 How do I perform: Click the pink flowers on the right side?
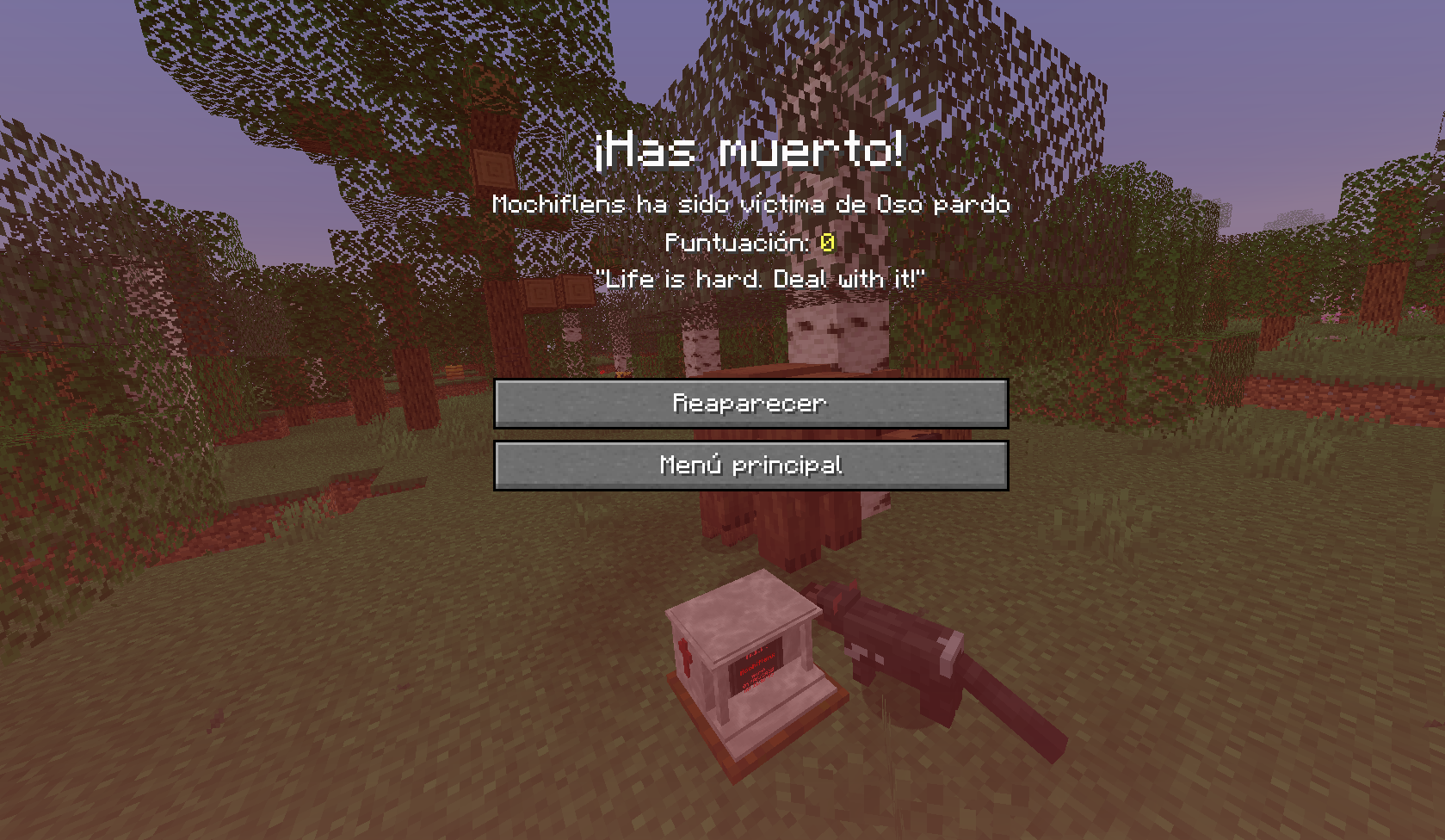pos(1332,318)
